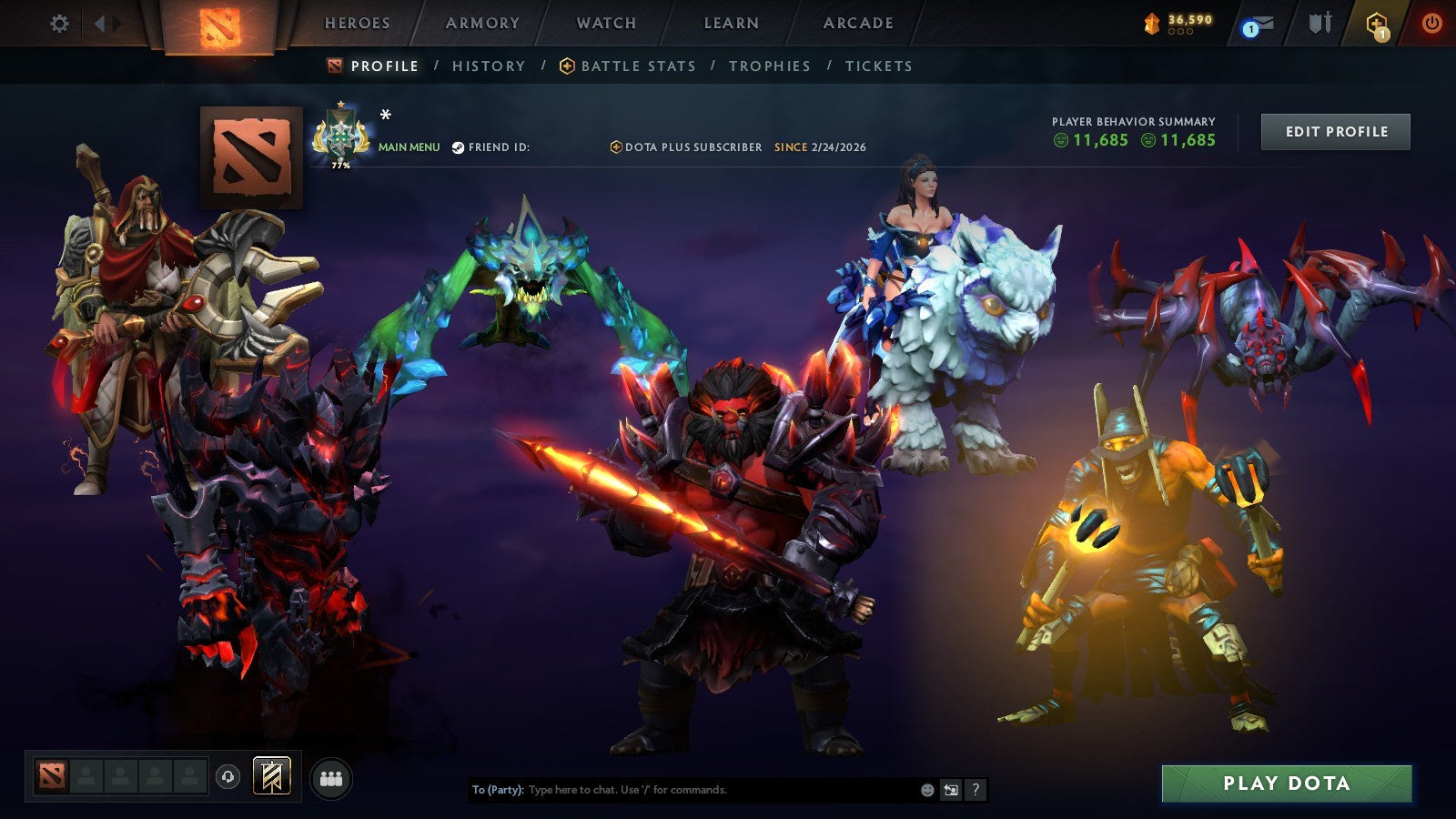
Task: Open the settings gear icon
Action: click(59, 25)
